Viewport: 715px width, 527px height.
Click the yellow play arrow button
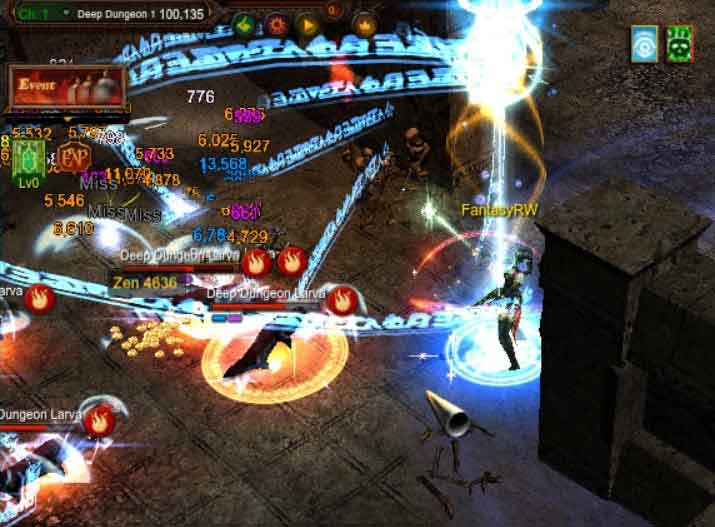tap(306, 24)
